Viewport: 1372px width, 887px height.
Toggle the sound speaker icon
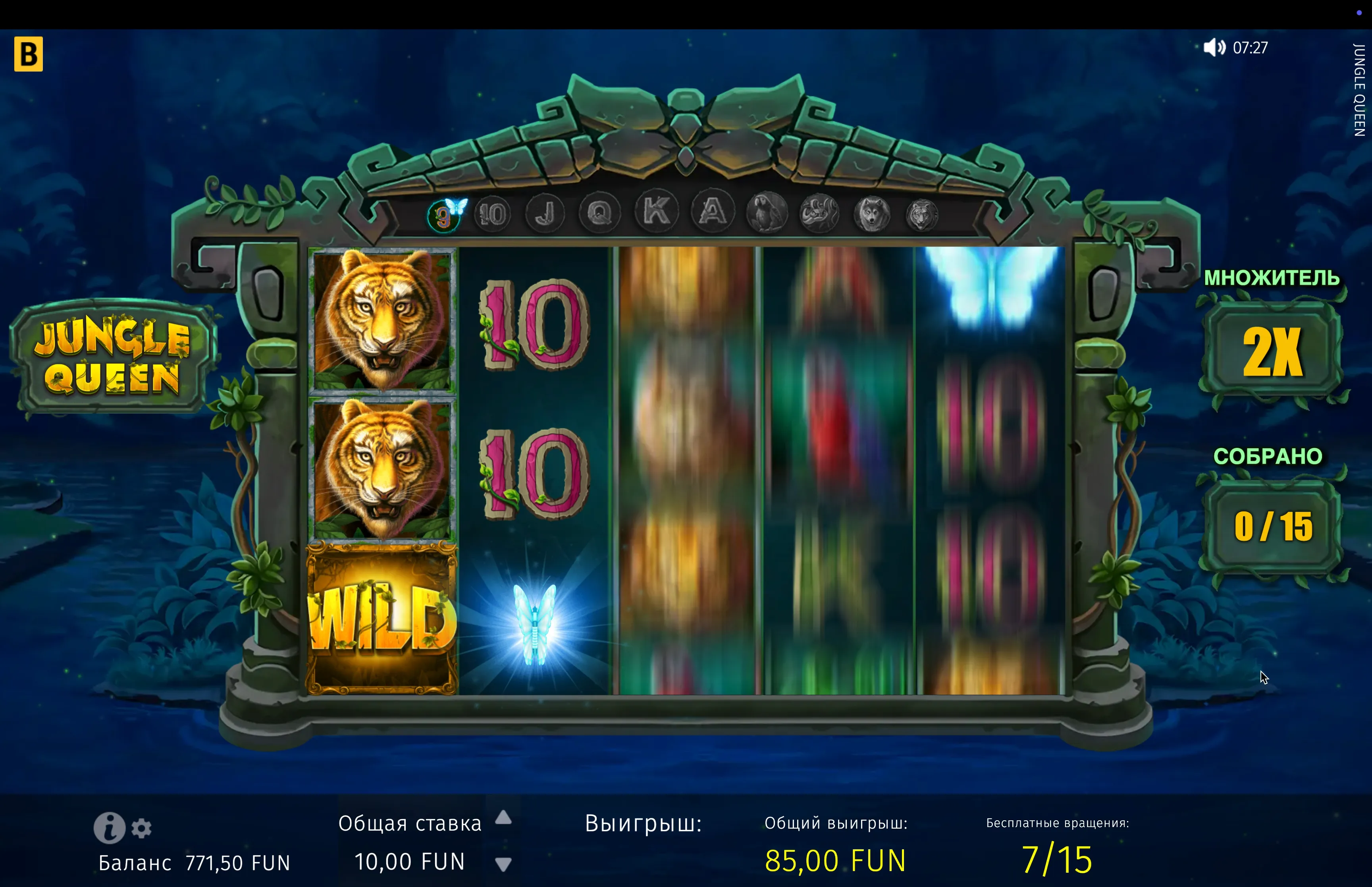1214,47
